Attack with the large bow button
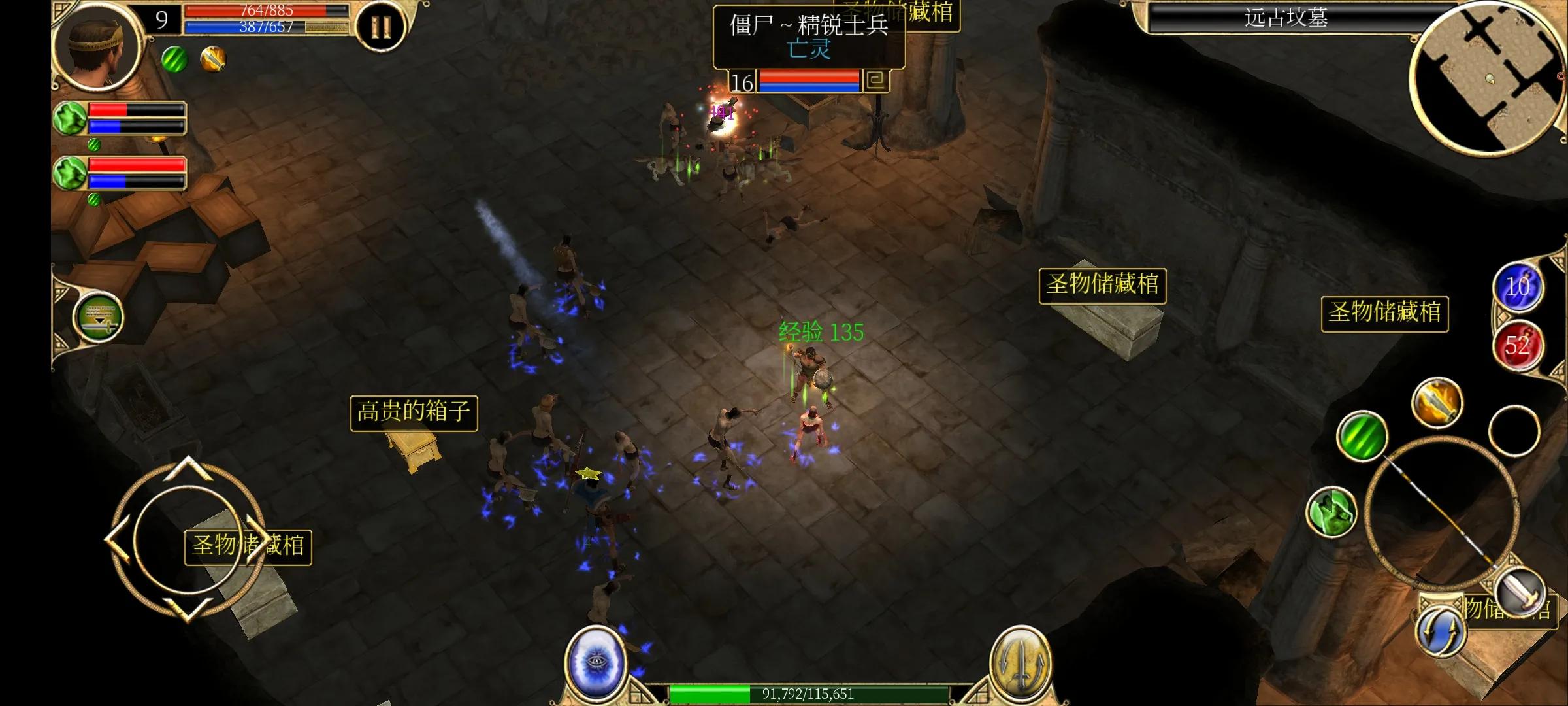Screen dimensions: 1568x706 (1441, 513)
